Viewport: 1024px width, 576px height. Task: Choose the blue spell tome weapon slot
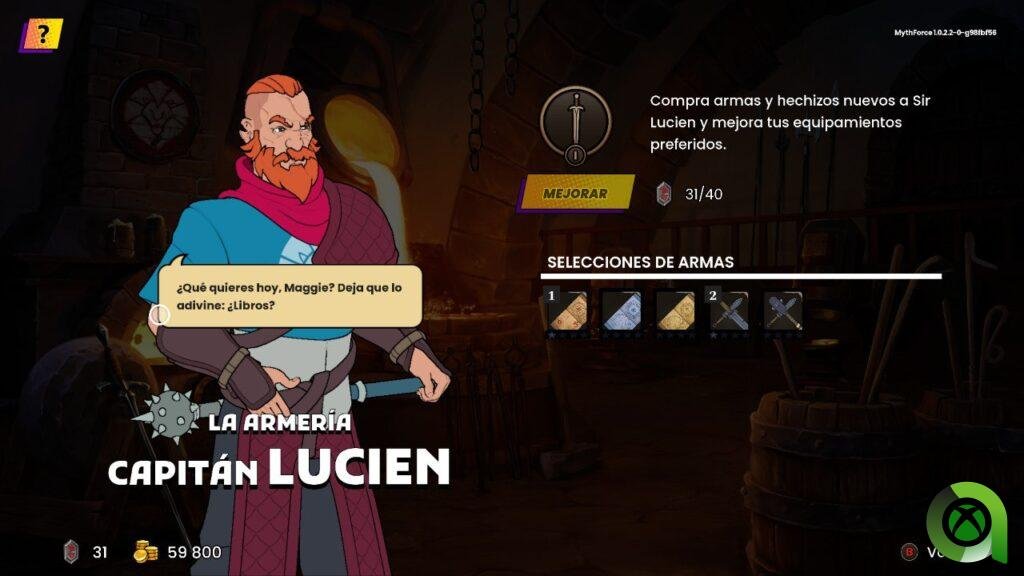point(621,311)
